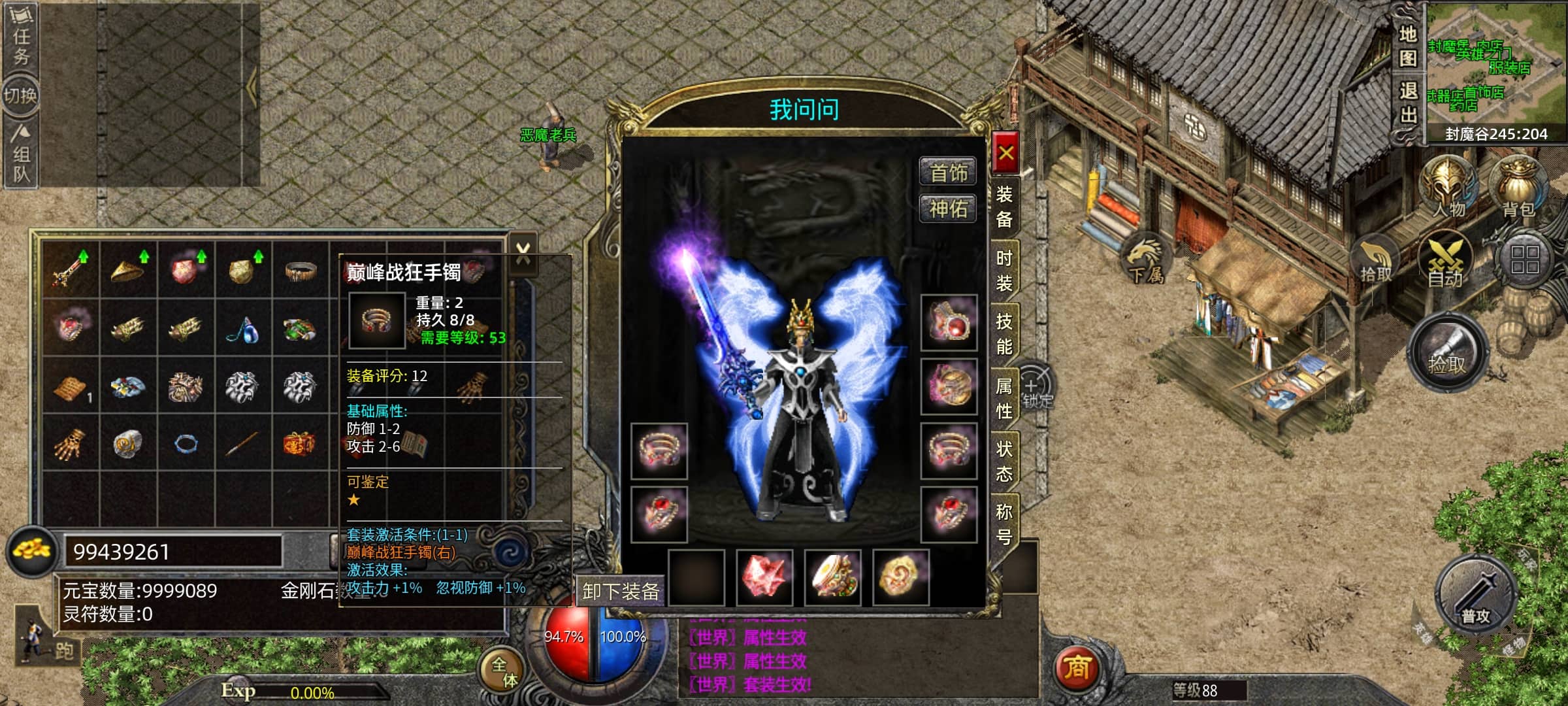The width and height of the screenshot is (1568, 706).
Task: Switch to the 时装 fashion tab
Action: tap(1004, 271)
